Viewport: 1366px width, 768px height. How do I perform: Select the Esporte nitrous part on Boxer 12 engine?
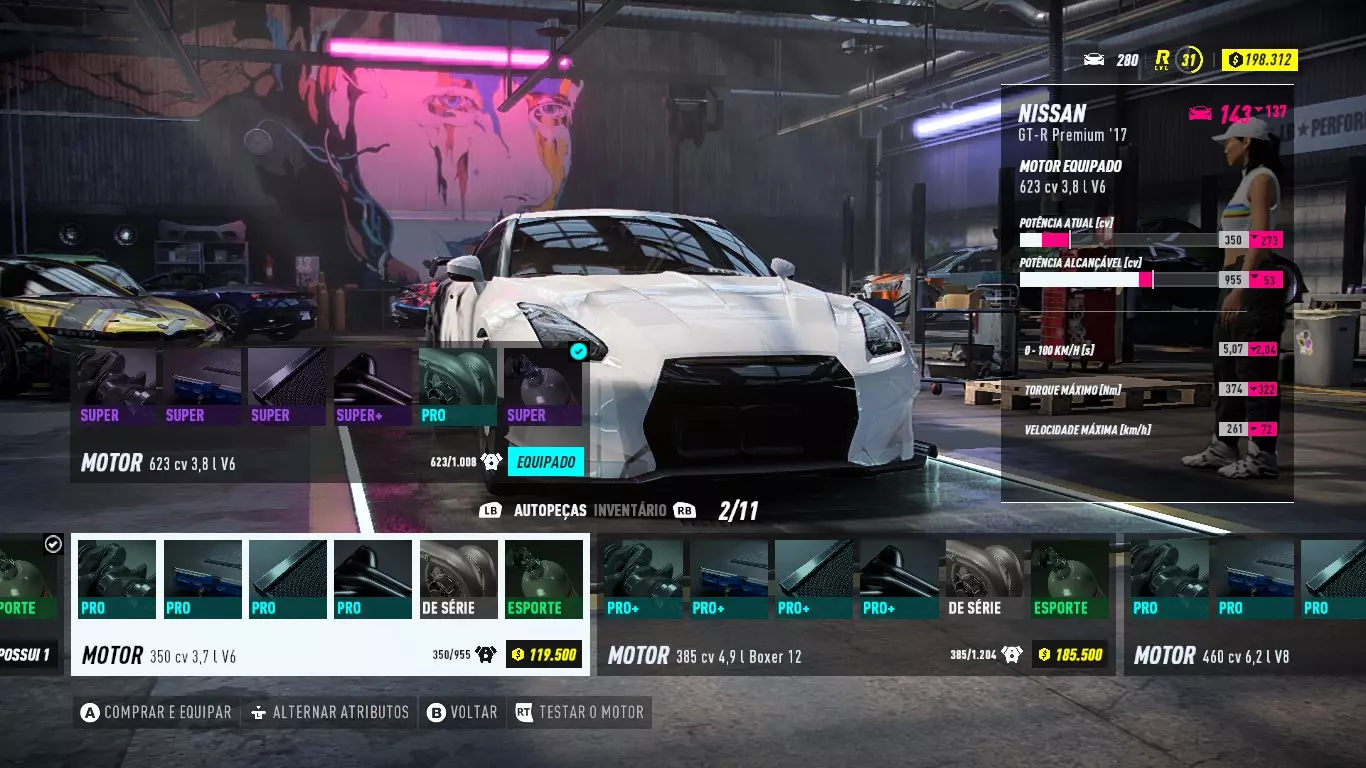point(1069,579)
